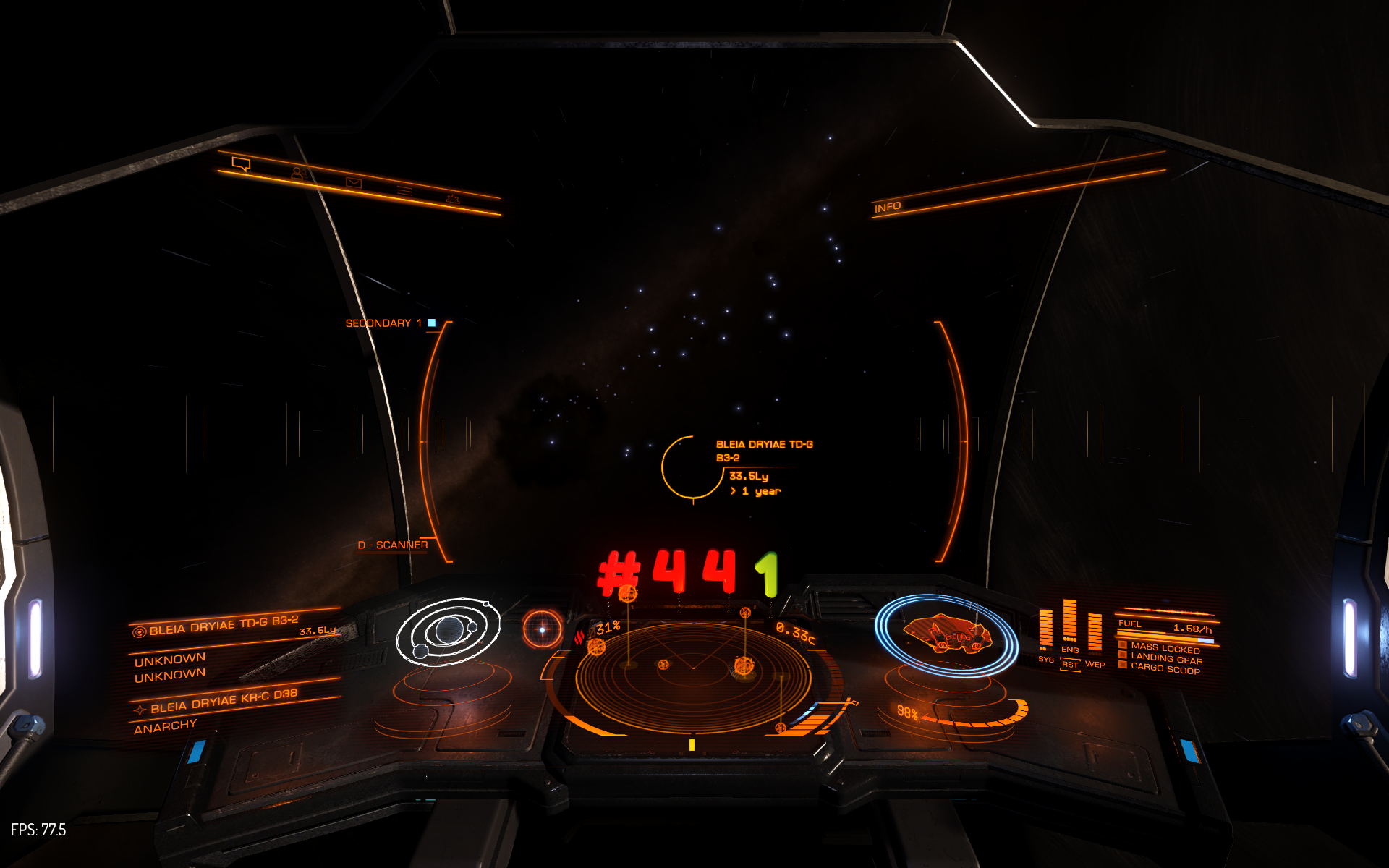1389x868 pixels.
Task: Toggle the Landing Gear indicator
Action: tap(1165, 659)
